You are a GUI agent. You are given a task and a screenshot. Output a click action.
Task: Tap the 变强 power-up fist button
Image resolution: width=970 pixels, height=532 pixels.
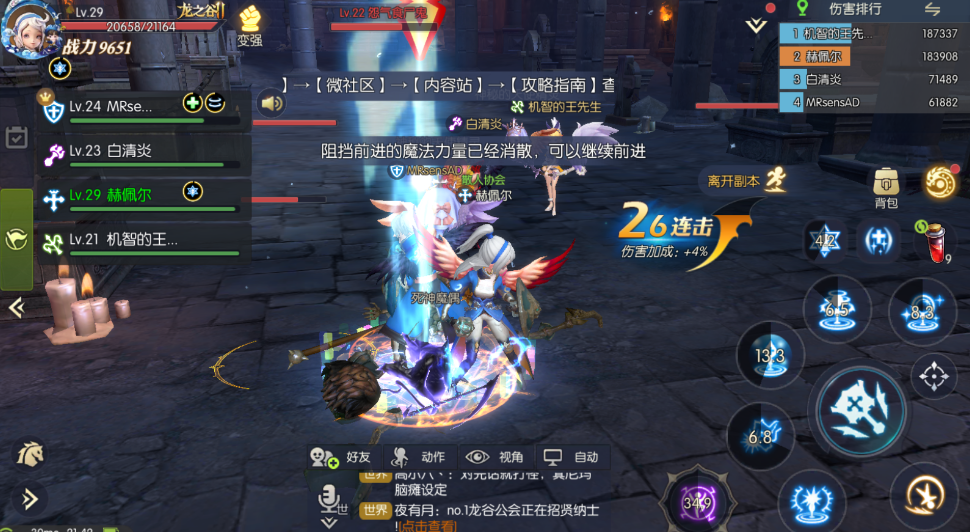(249, 25)
